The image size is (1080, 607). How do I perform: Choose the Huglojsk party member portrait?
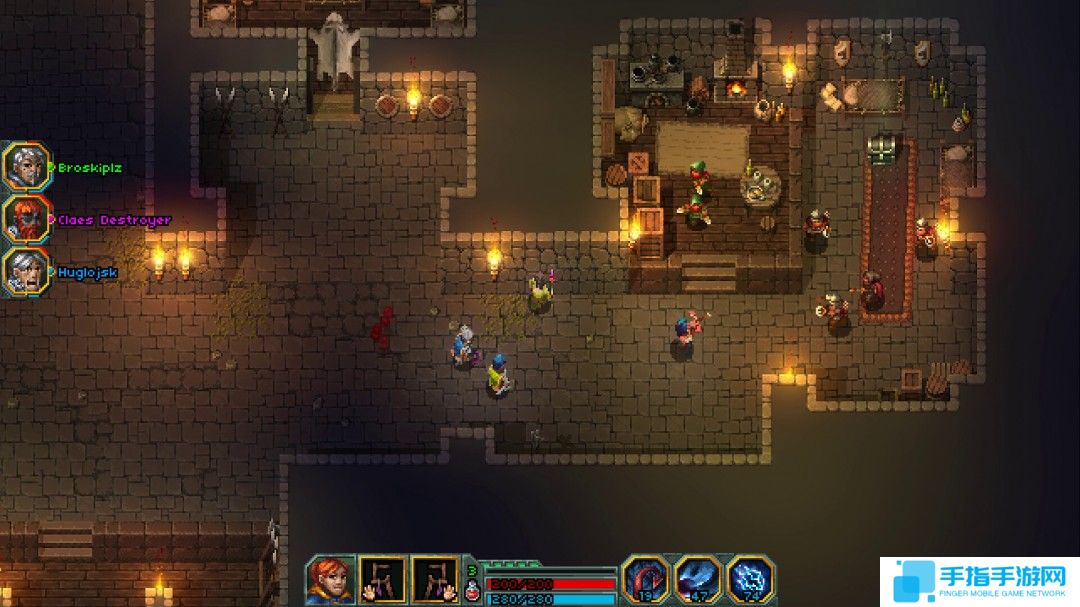coord(25,271)
